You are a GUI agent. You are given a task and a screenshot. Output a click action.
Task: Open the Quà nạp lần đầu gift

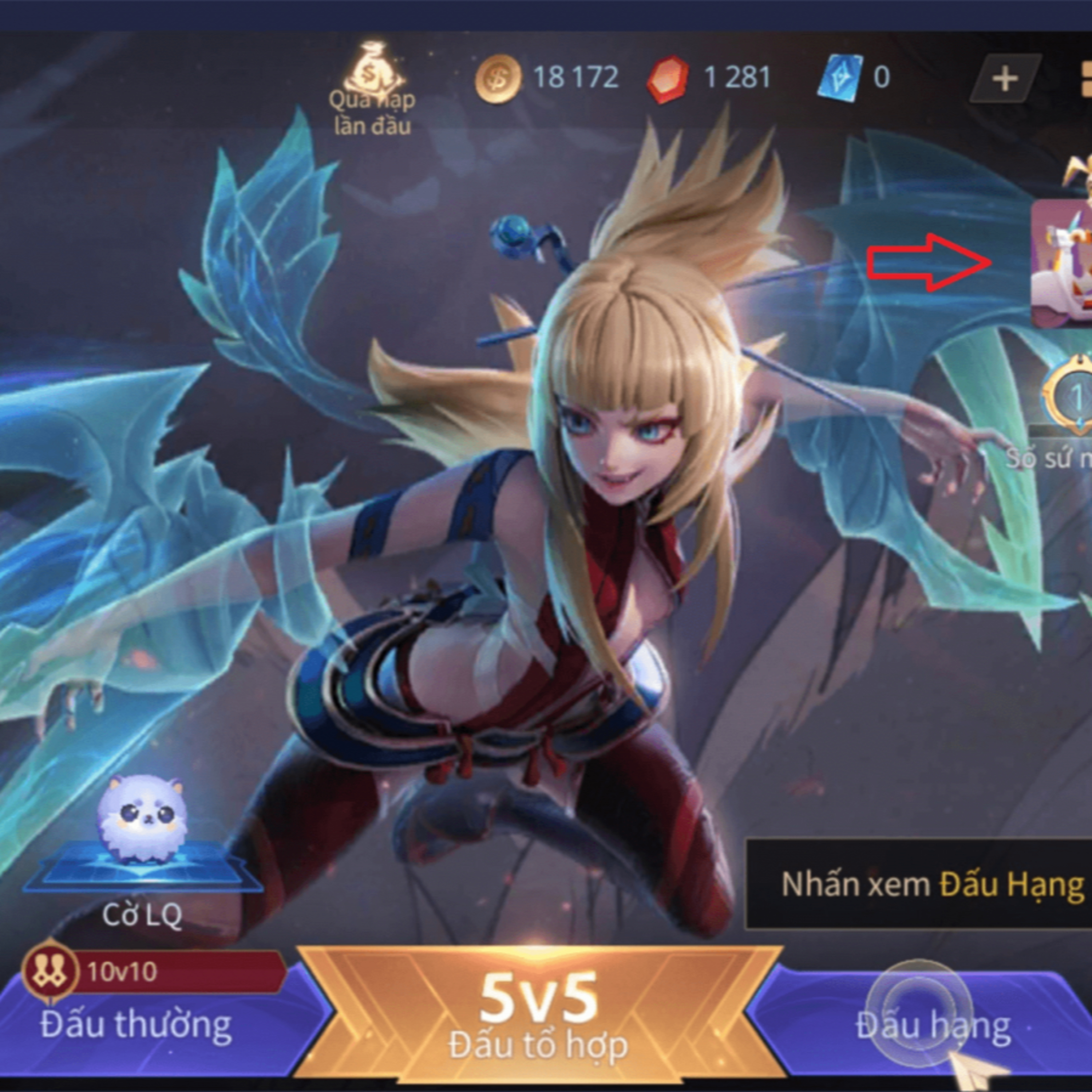371,90
